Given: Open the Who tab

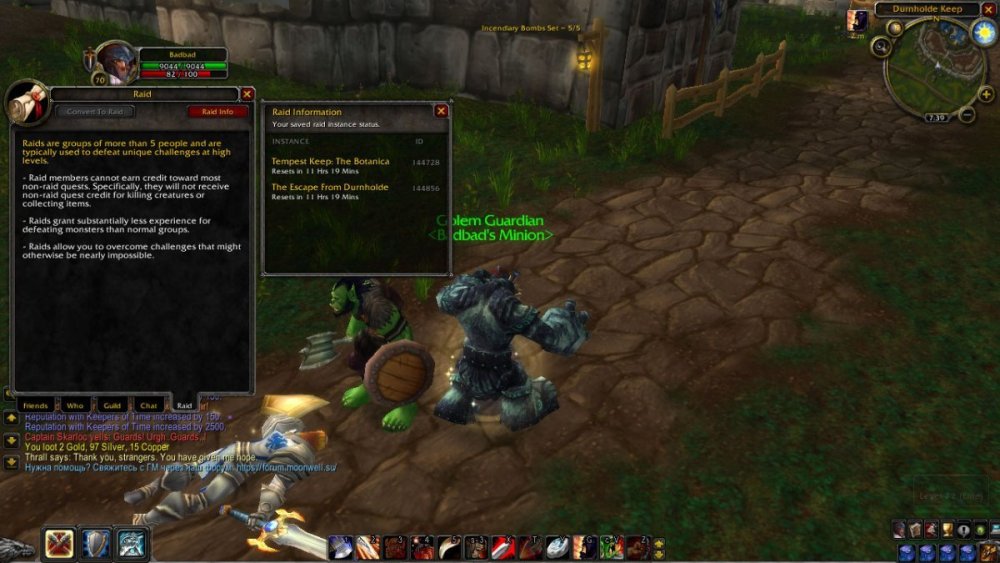Looking at the screenshot, I should 75,406.
